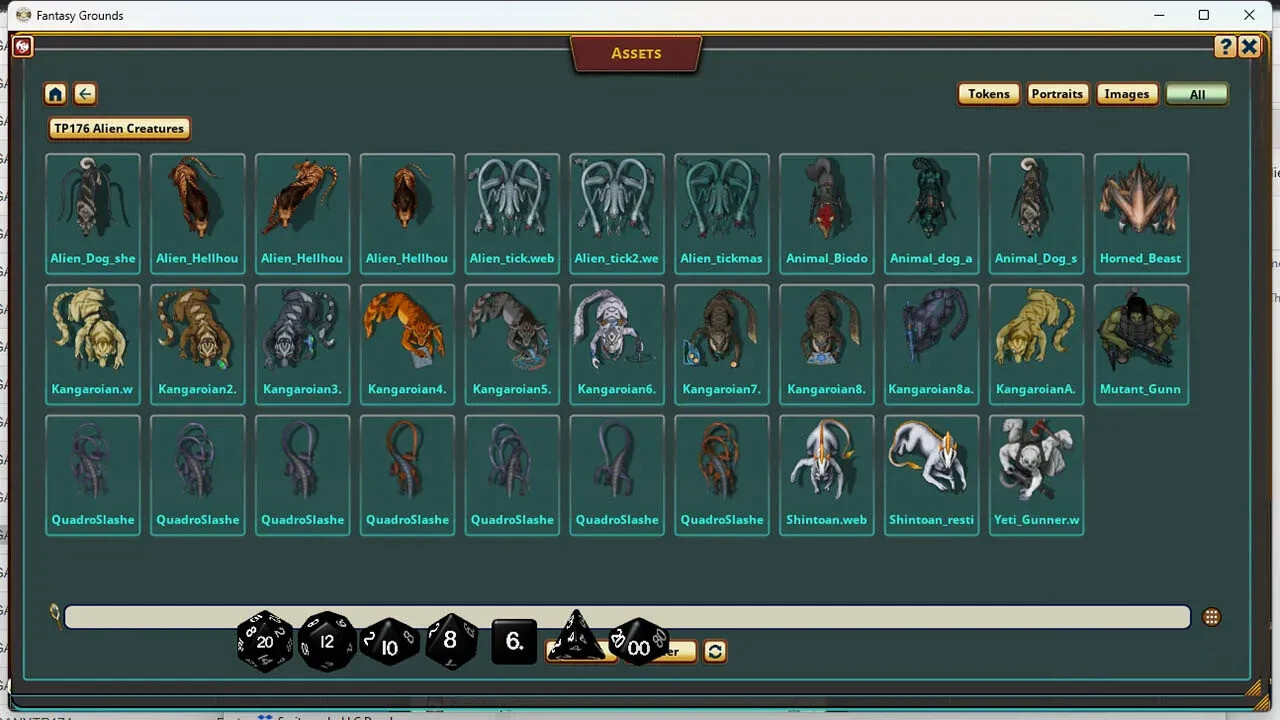Switch to the All category tab
This screenshot has width=1280, height=720.
(1197, 93)
